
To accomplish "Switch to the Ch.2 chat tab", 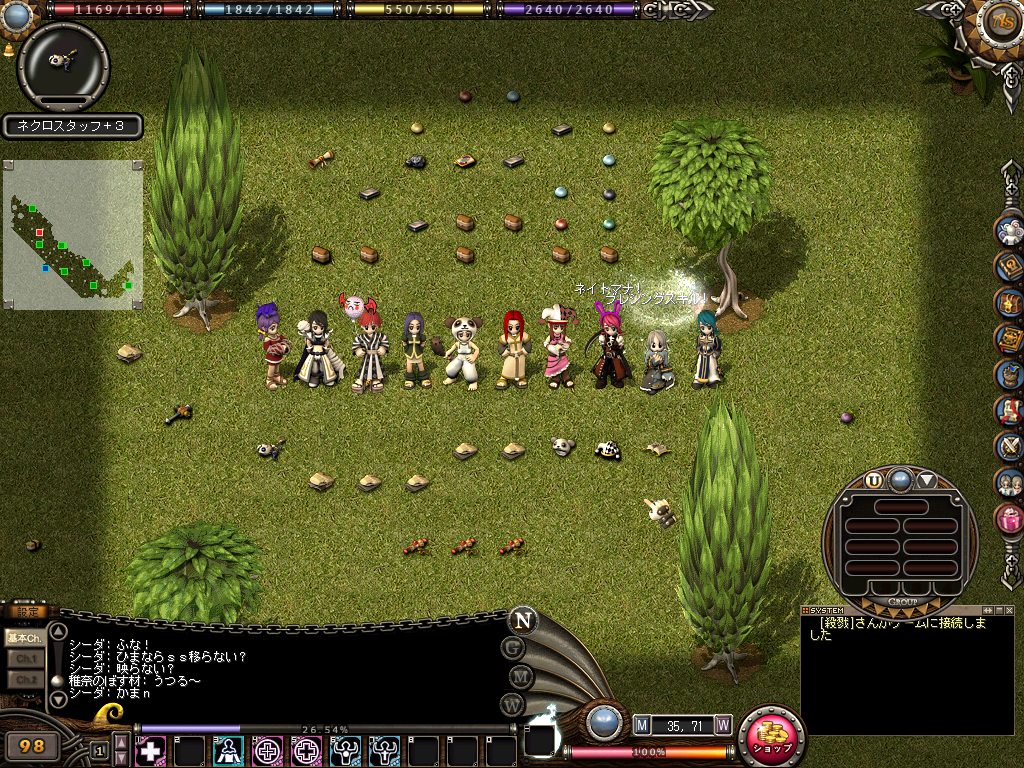I will point(24,680).
